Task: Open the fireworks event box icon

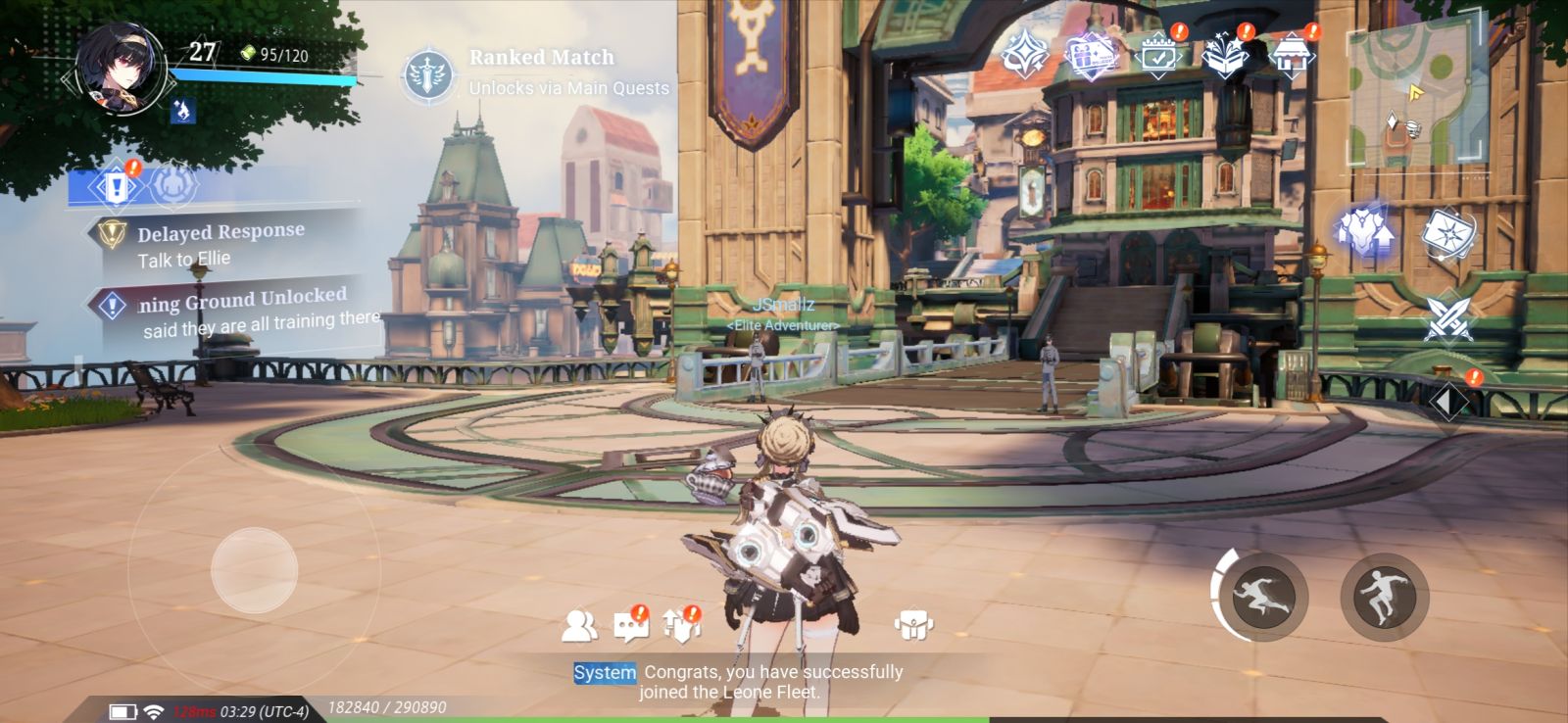Action: click(1225, 55)
